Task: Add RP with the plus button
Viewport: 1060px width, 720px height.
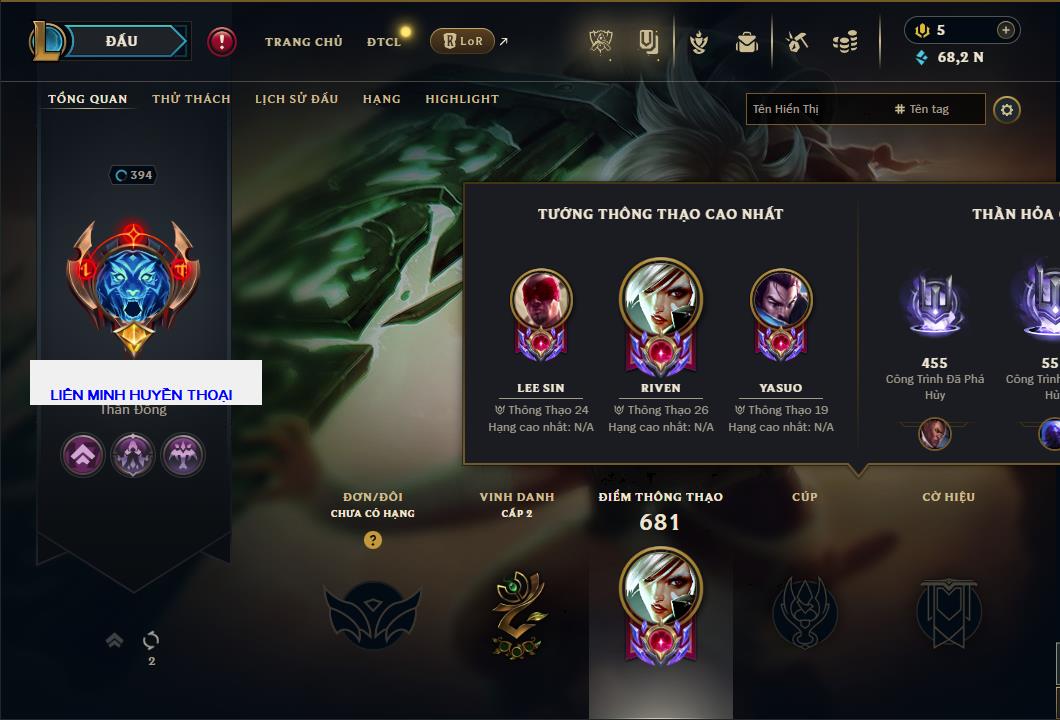Action: [x=1005, y=30]
